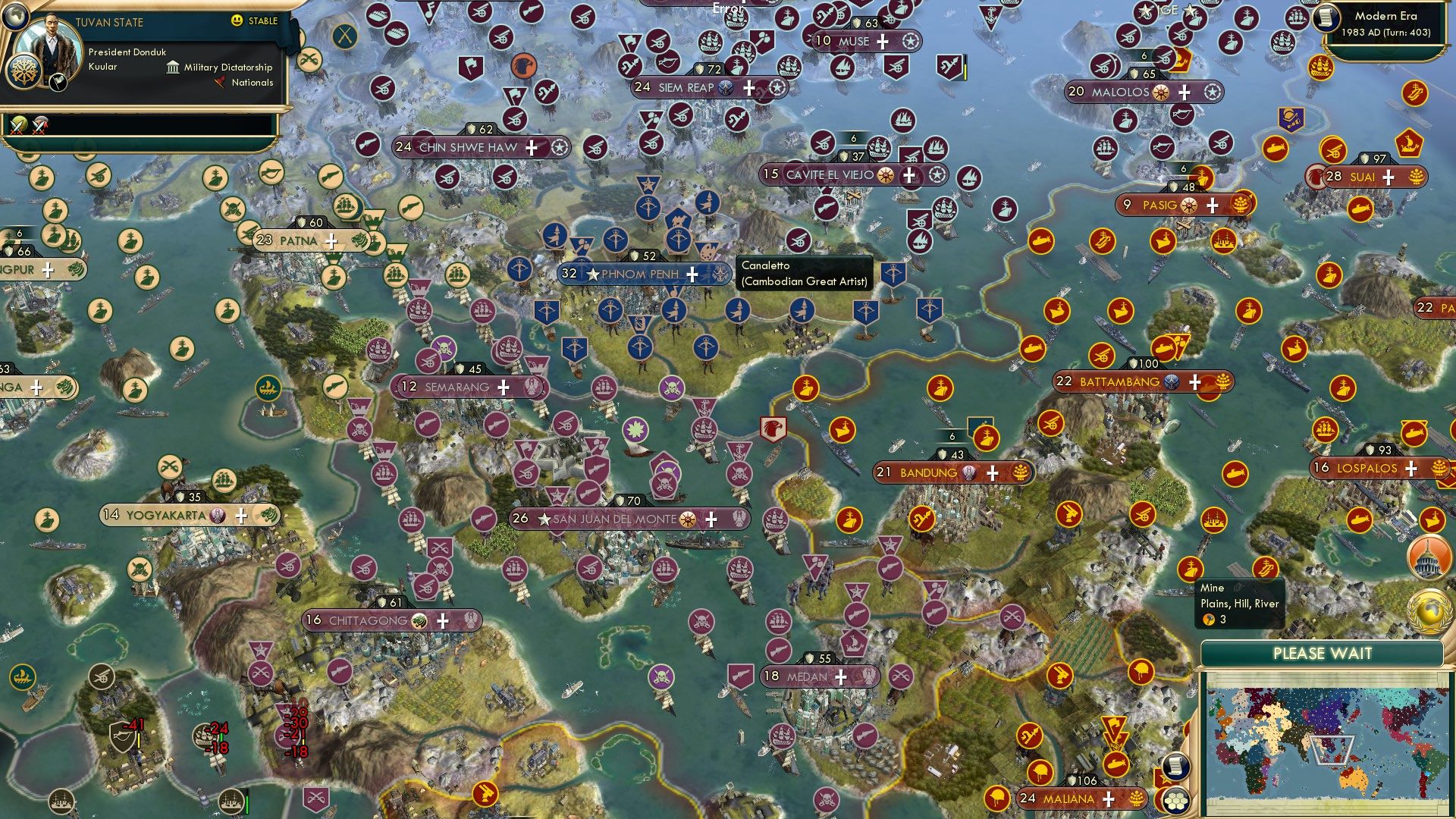Click the scroll notification above the minimap
The height and width of the screenshot is (819, 1456).
click(1175, 767)
